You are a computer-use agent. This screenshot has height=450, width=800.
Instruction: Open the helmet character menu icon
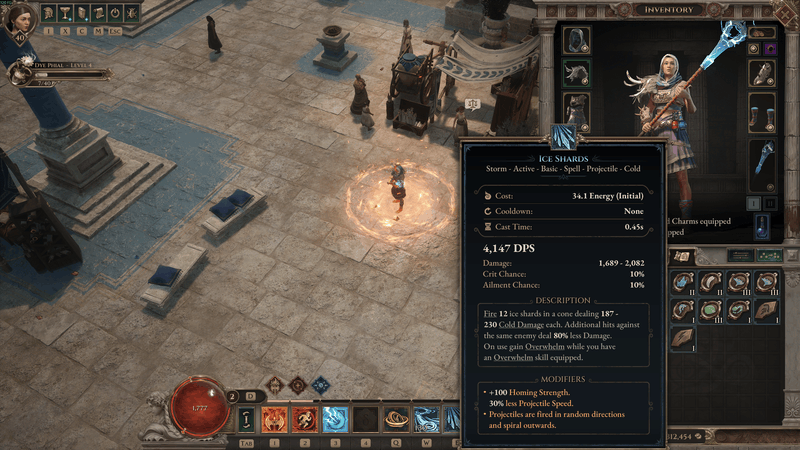(x=48, y=13)
